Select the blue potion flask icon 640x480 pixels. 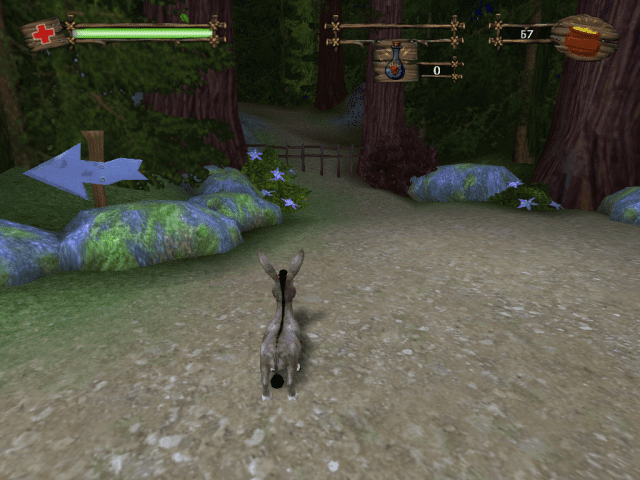[395, 62]
